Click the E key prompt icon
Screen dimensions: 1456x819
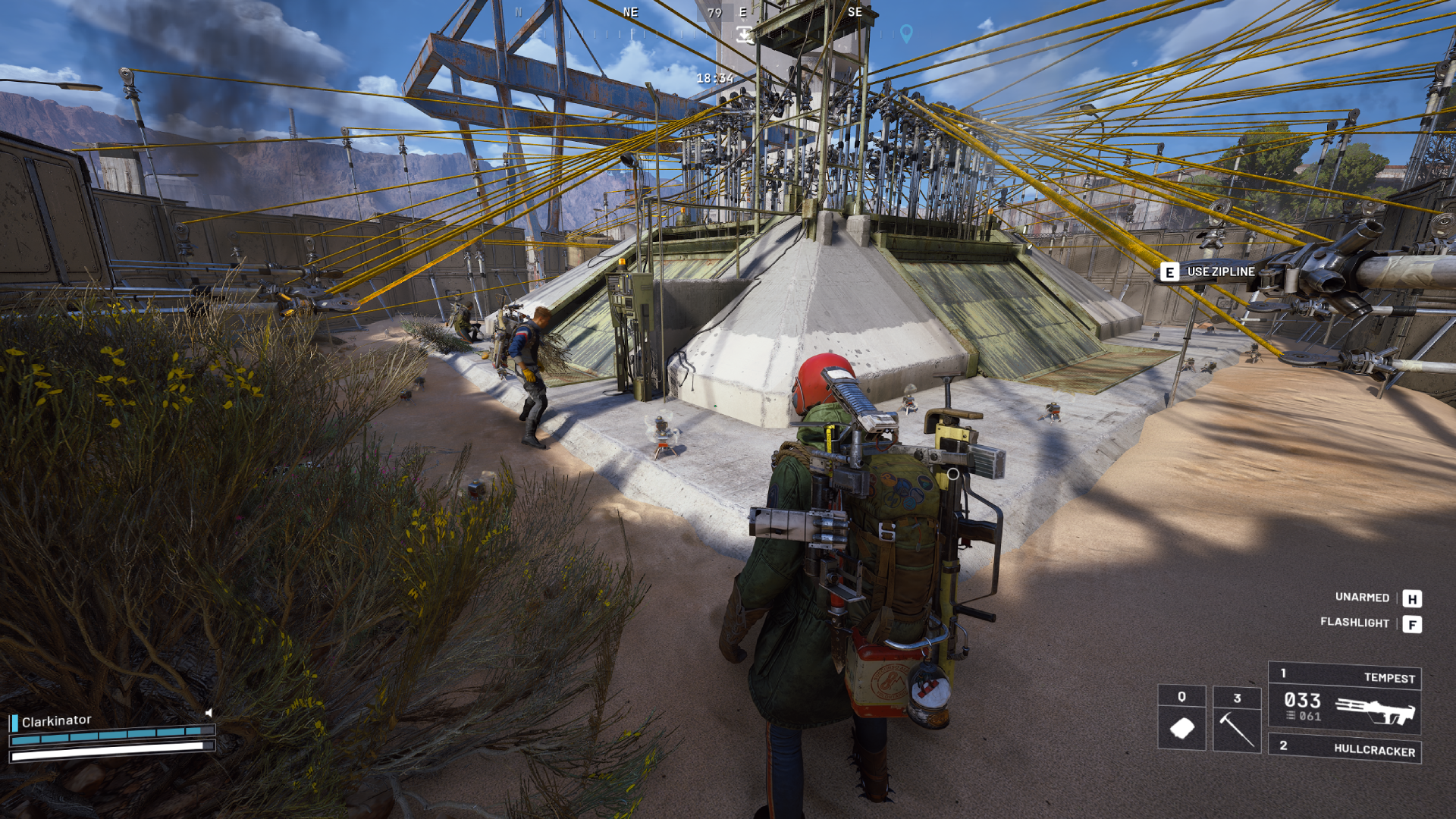[x=1169, y=270]
